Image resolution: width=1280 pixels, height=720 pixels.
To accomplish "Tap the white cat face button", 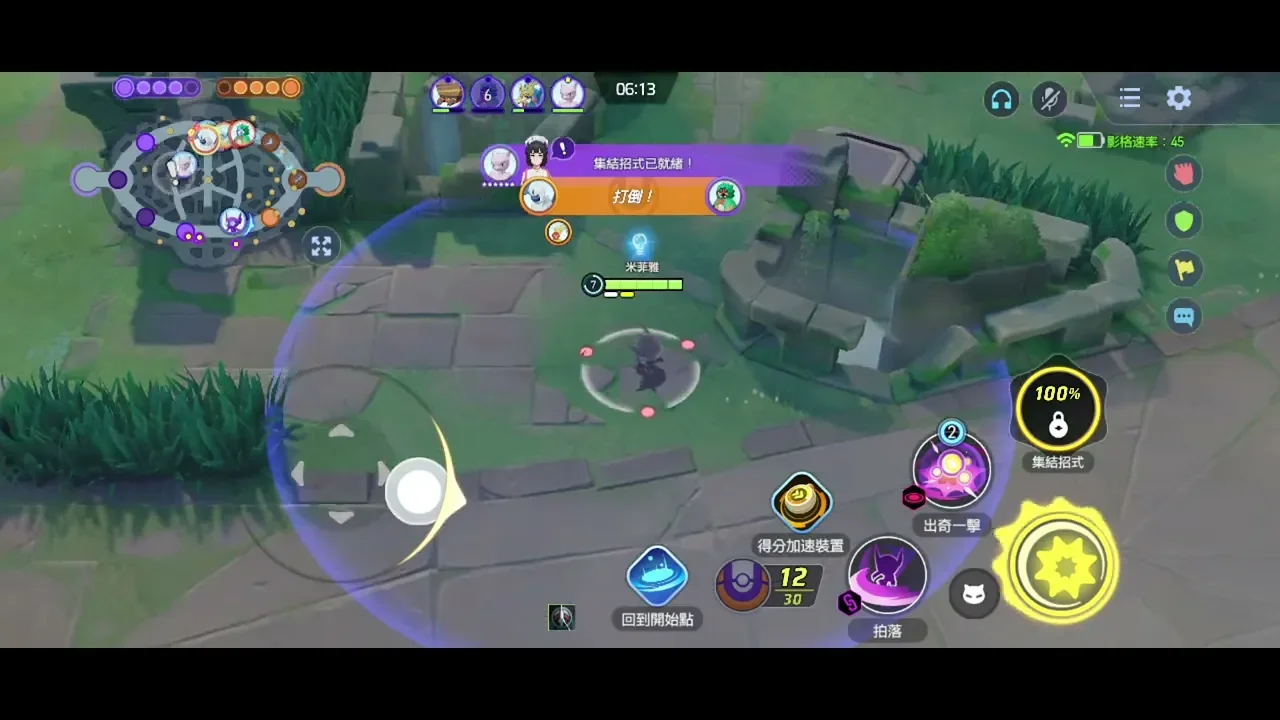I will 973,595.
